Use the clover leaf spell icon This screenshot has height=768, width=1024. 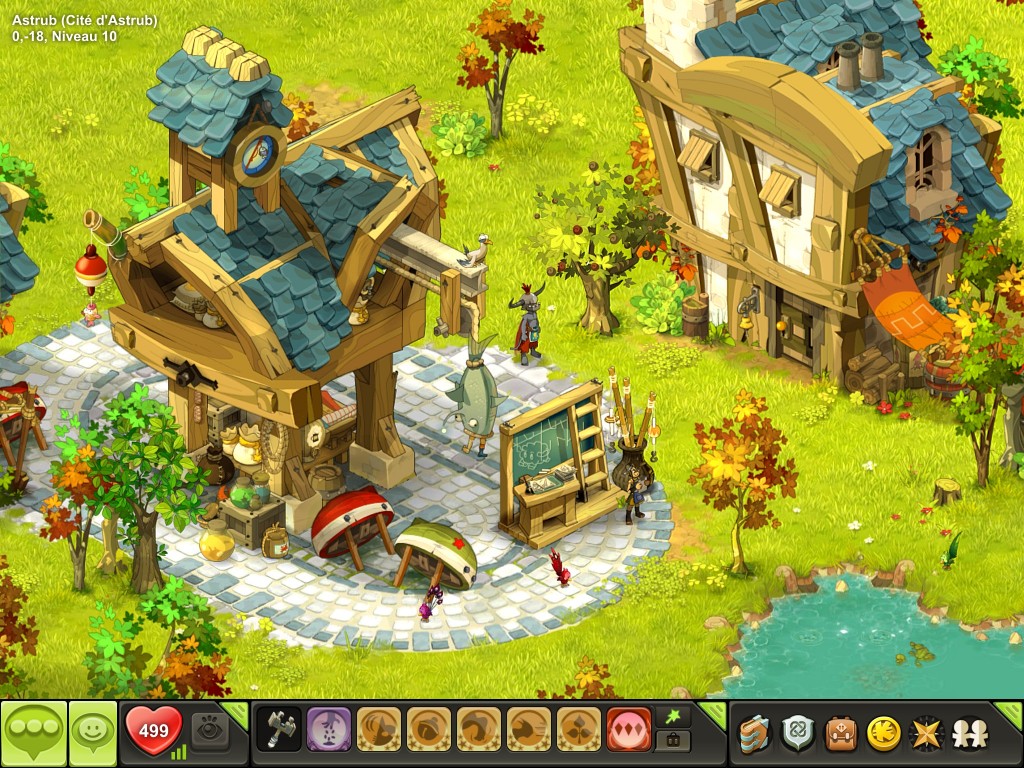[x=579, y=731]
